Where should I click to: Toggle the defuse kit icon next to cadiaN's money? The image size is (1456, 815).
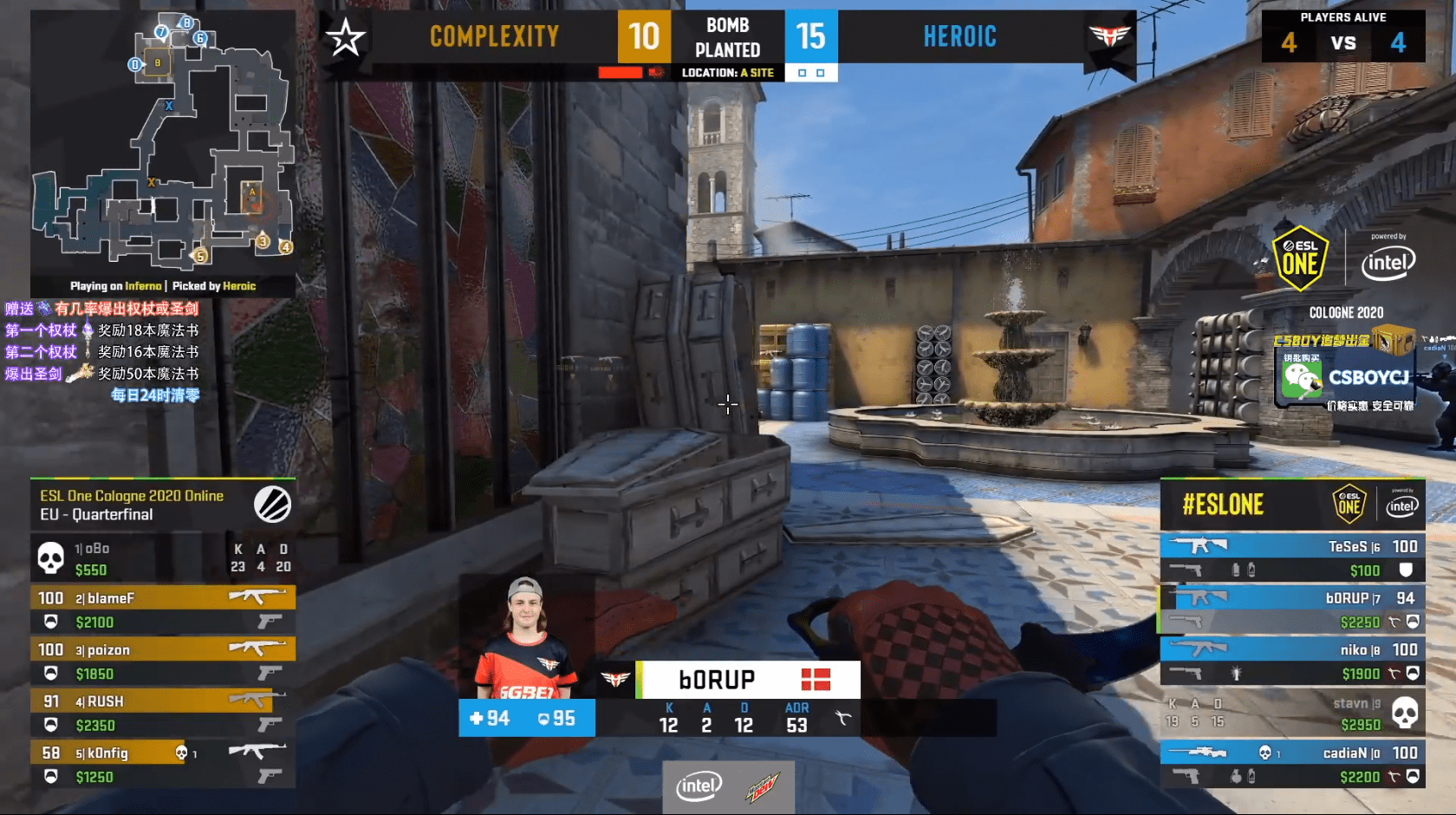point(1395,774)
